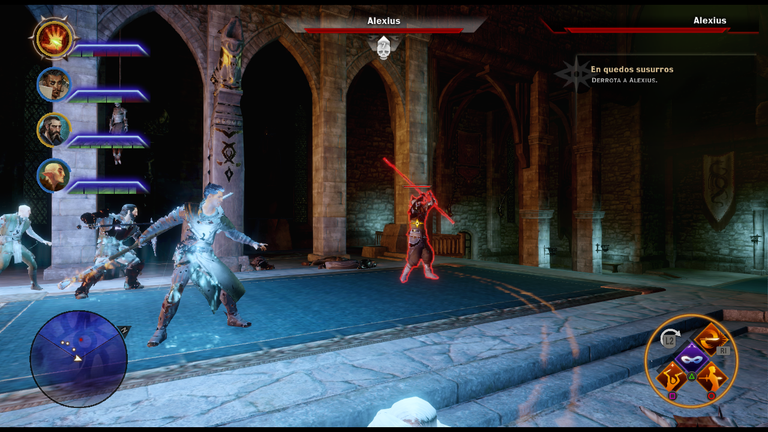Use the top whirling slash ability

pos(711,339)
